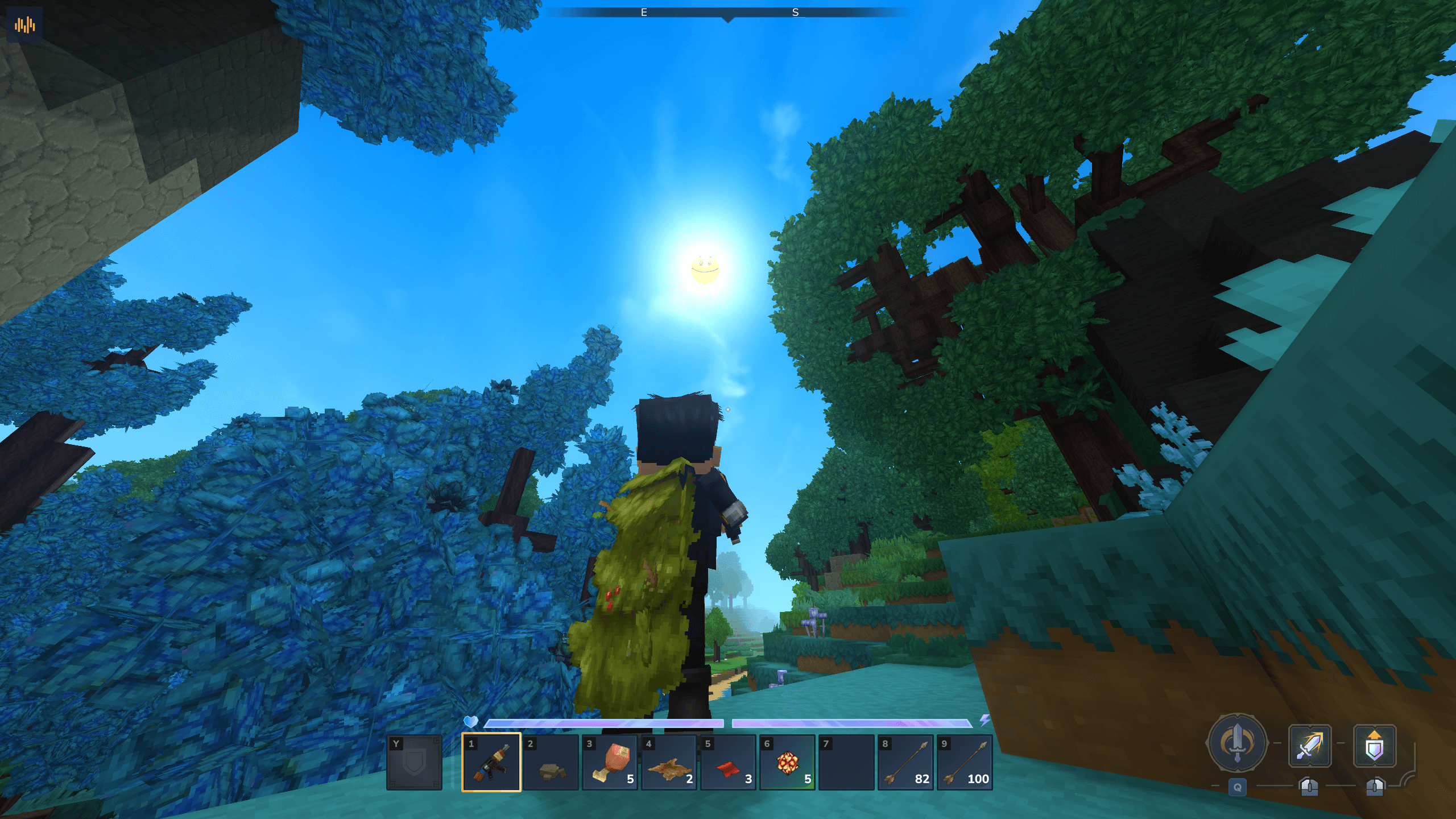Select the arrow stack of 82
Viewport: 1456px width, 819px height.
906,762
